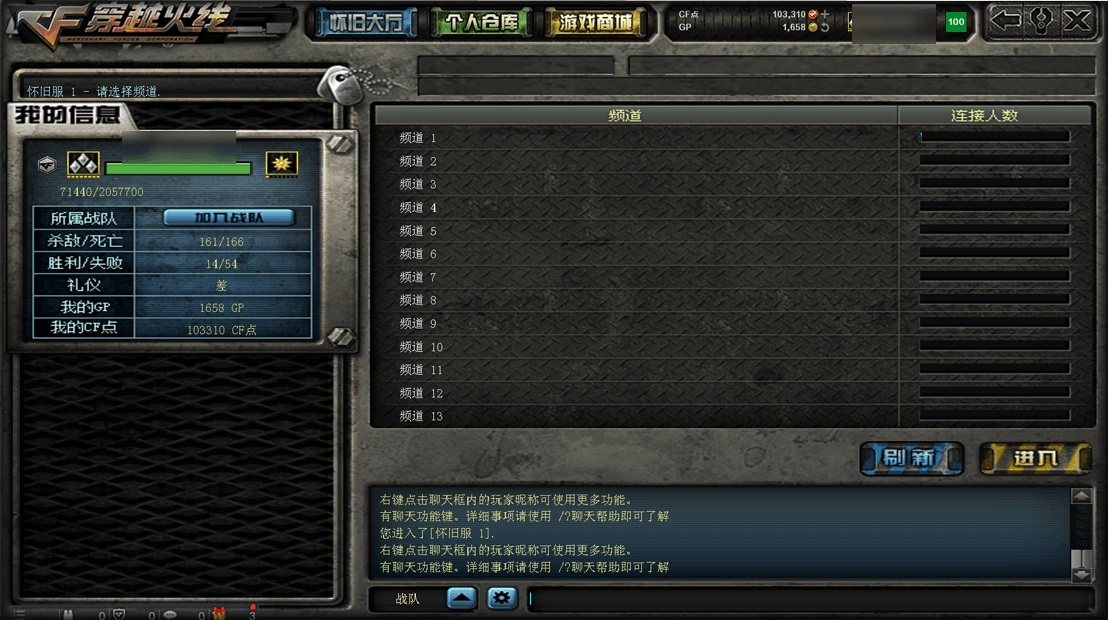Click the chat log scroll-up arrow
This screenshot has width=1108, height=620.
(1081, 496)
